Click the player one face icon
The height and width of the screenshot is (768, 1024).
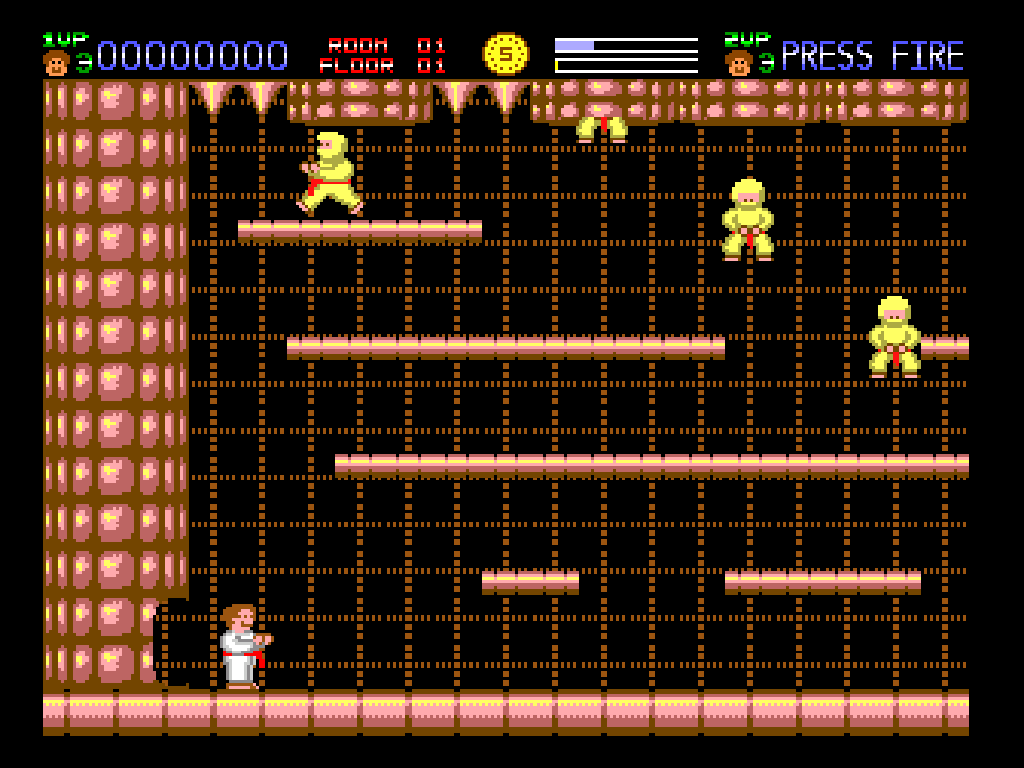click(x=56, y=63)
